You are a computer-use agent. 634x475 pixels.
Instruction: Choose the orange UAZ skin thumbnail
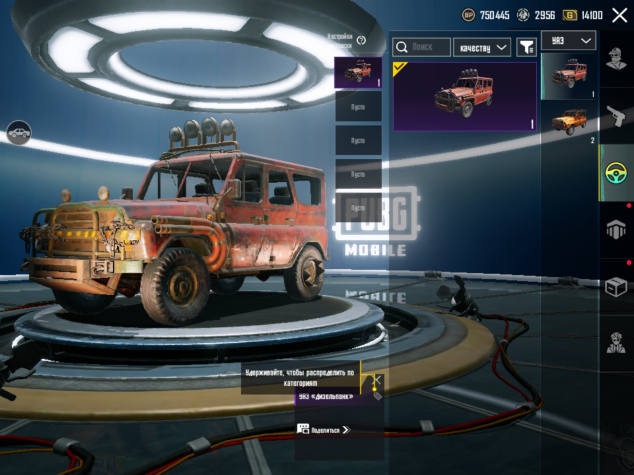[x=569, y=120]
